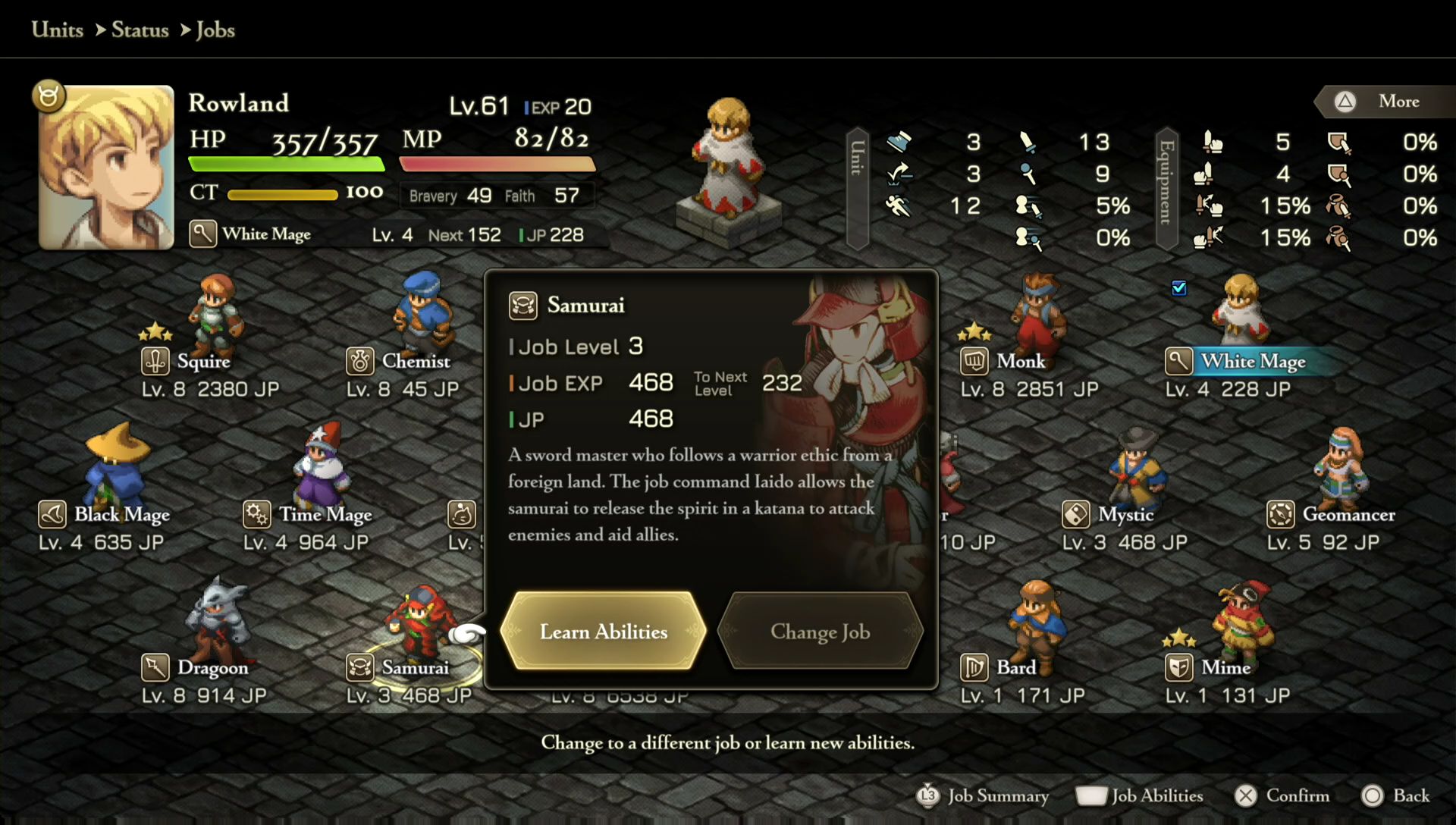The height and width of the screenshot is (825, 1456).
Task: Select the Squire job
Action: (203, 361)
